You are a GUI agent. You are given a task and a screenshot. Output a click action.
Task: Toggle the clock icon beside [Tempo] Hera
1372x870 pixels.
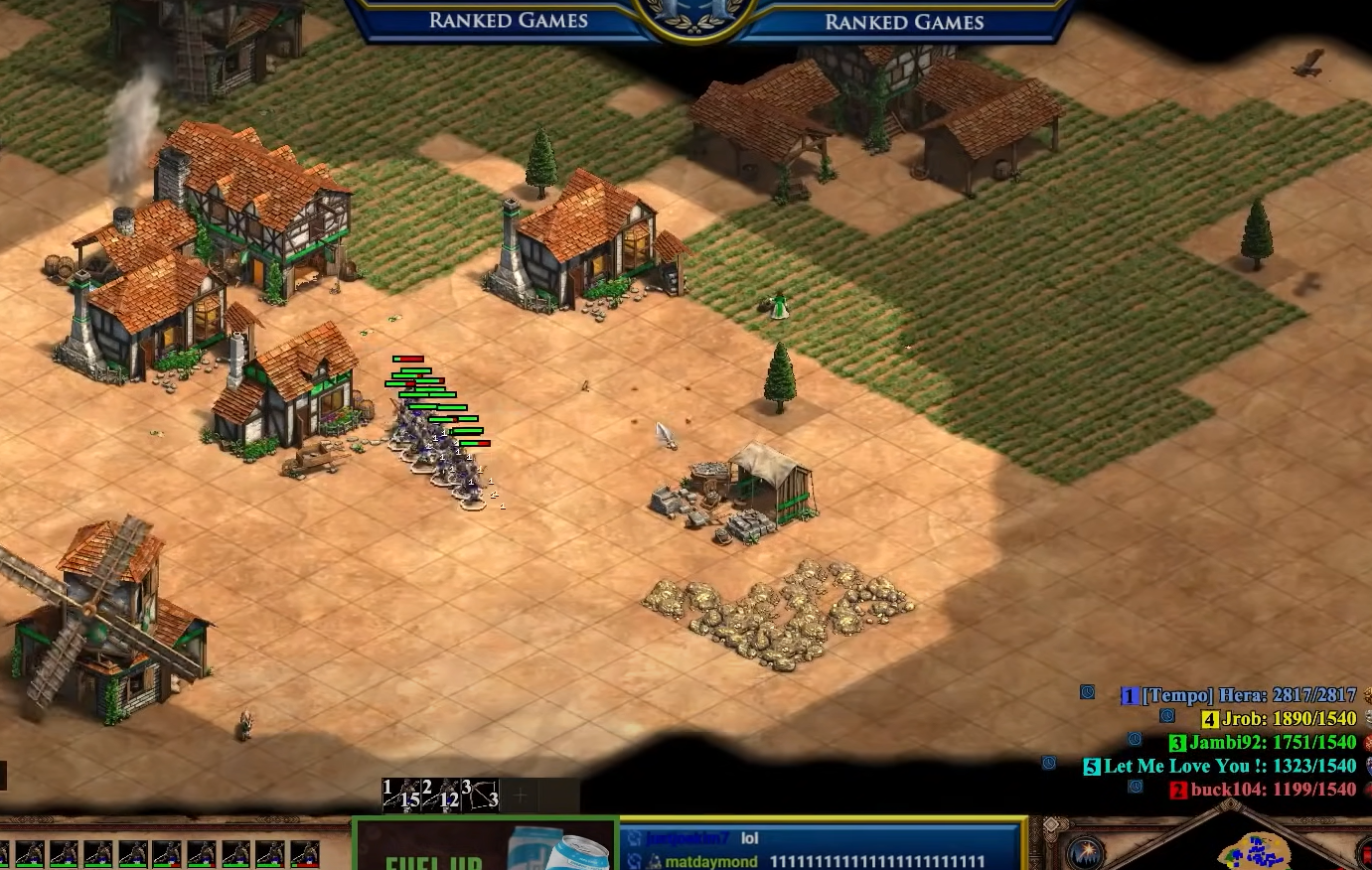click(1088, 694)
